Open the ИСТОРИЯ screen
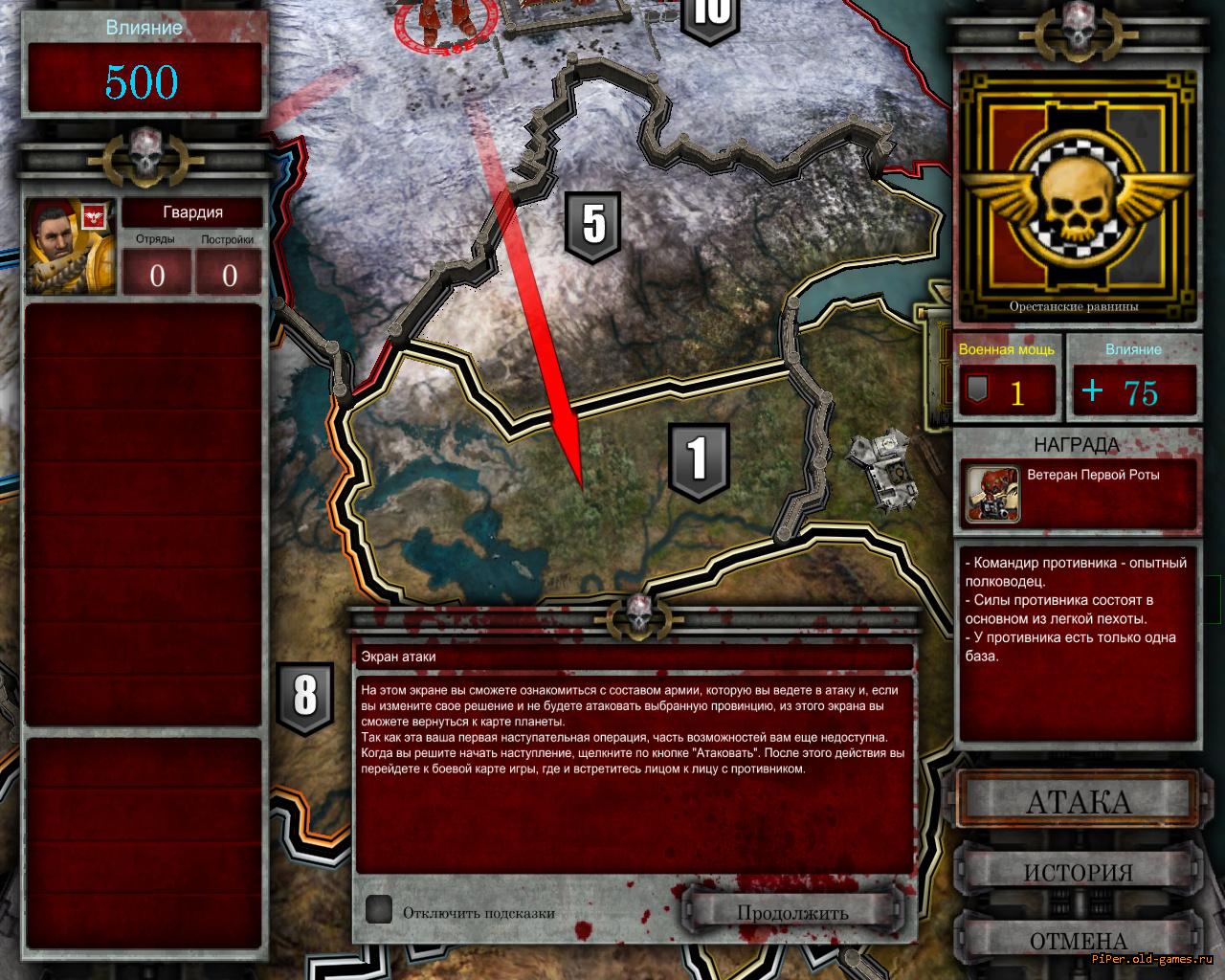Image resolution: width=1225 pixels, height=980 pixels. 1078,872
